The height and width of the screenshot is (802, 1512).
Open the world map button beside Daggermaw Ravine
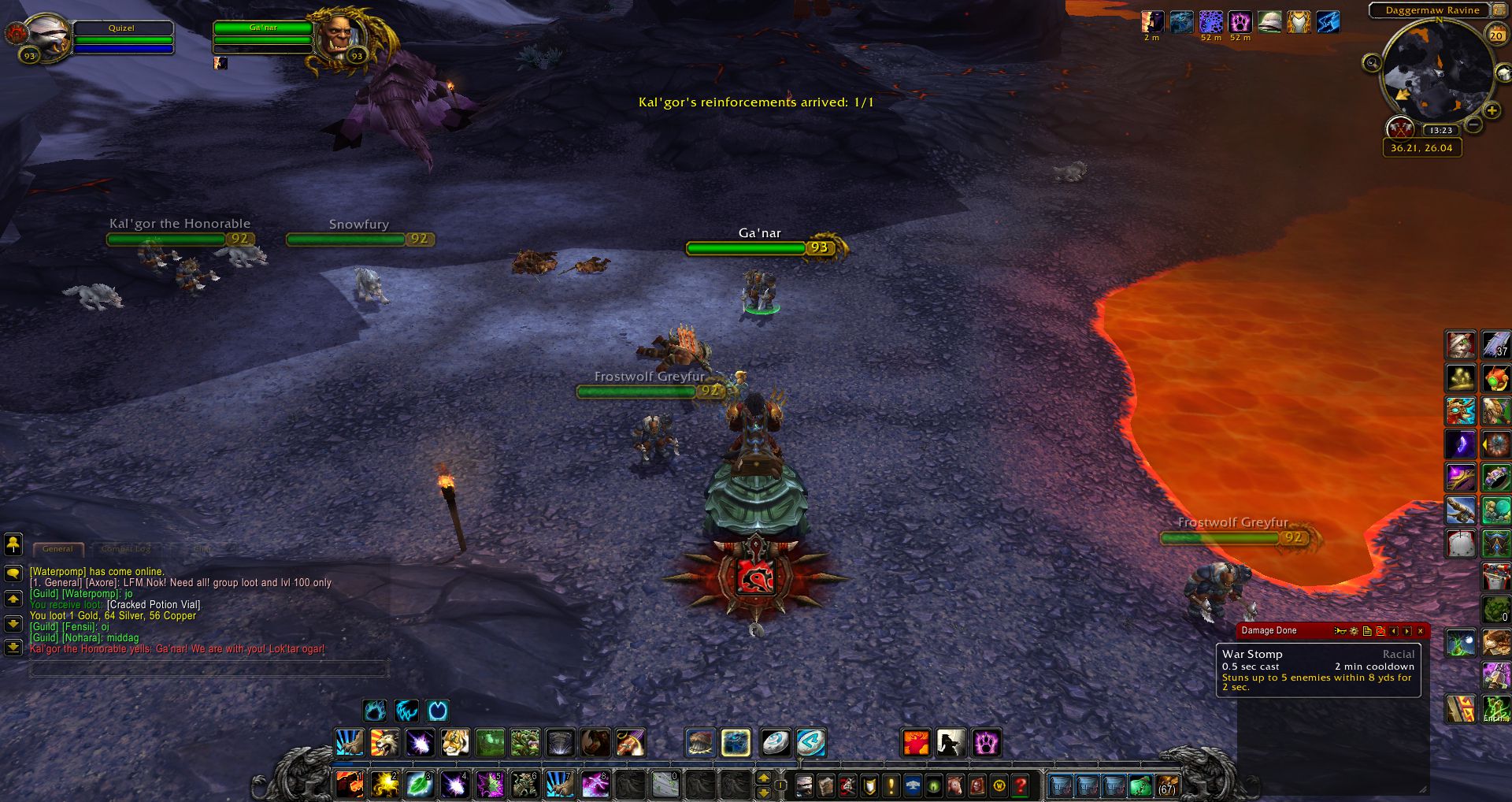click(x=1499, y=10)
